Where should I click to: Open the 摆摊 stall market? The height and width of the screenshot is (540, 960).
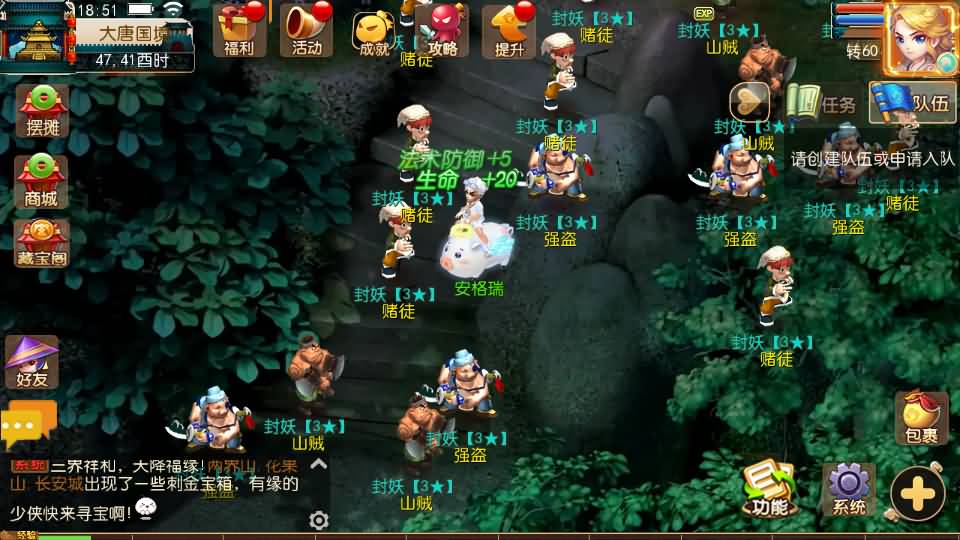(x=41, y=111)
